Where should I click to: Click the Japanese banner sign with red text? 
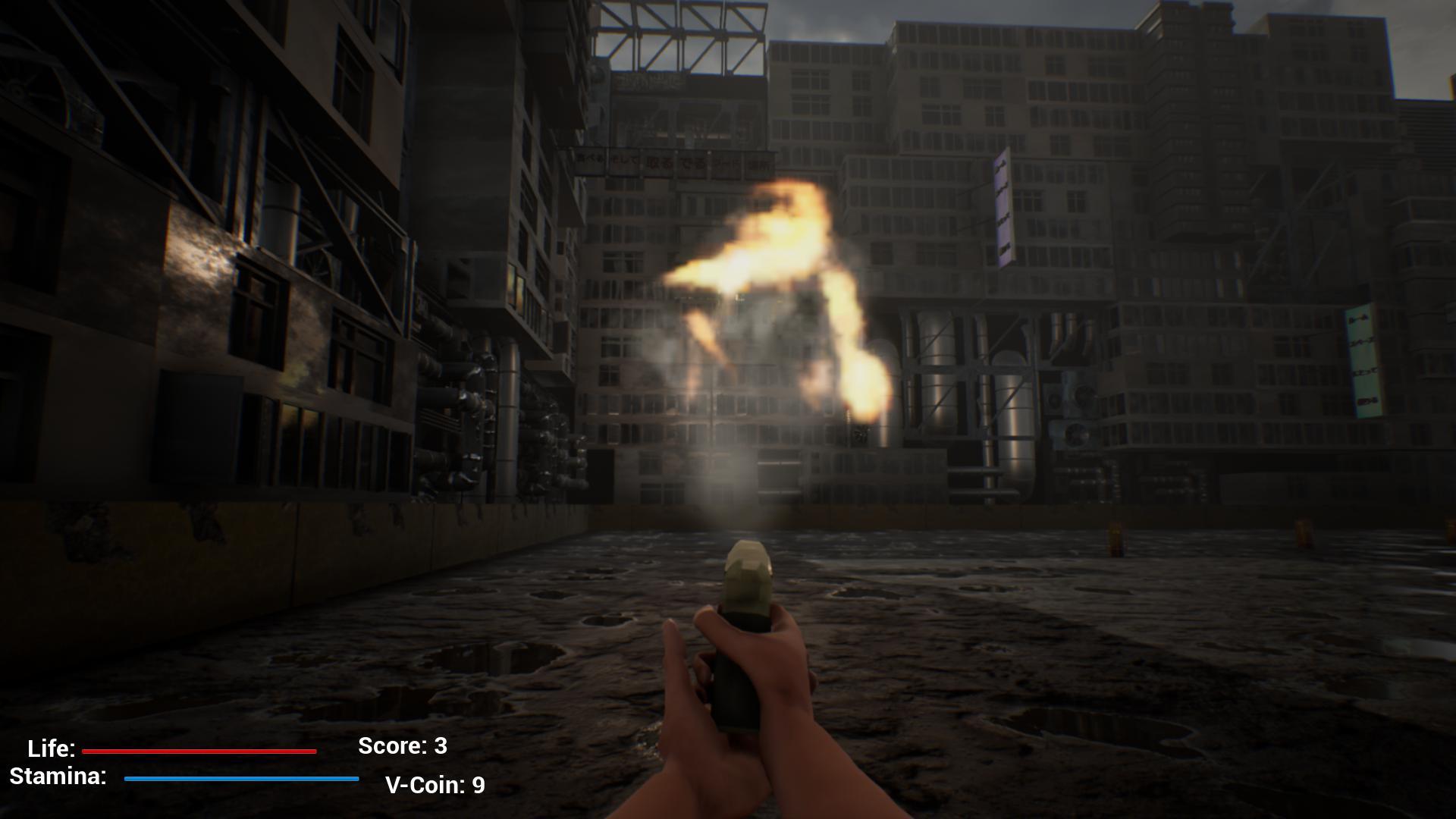(x=667, y=163)
